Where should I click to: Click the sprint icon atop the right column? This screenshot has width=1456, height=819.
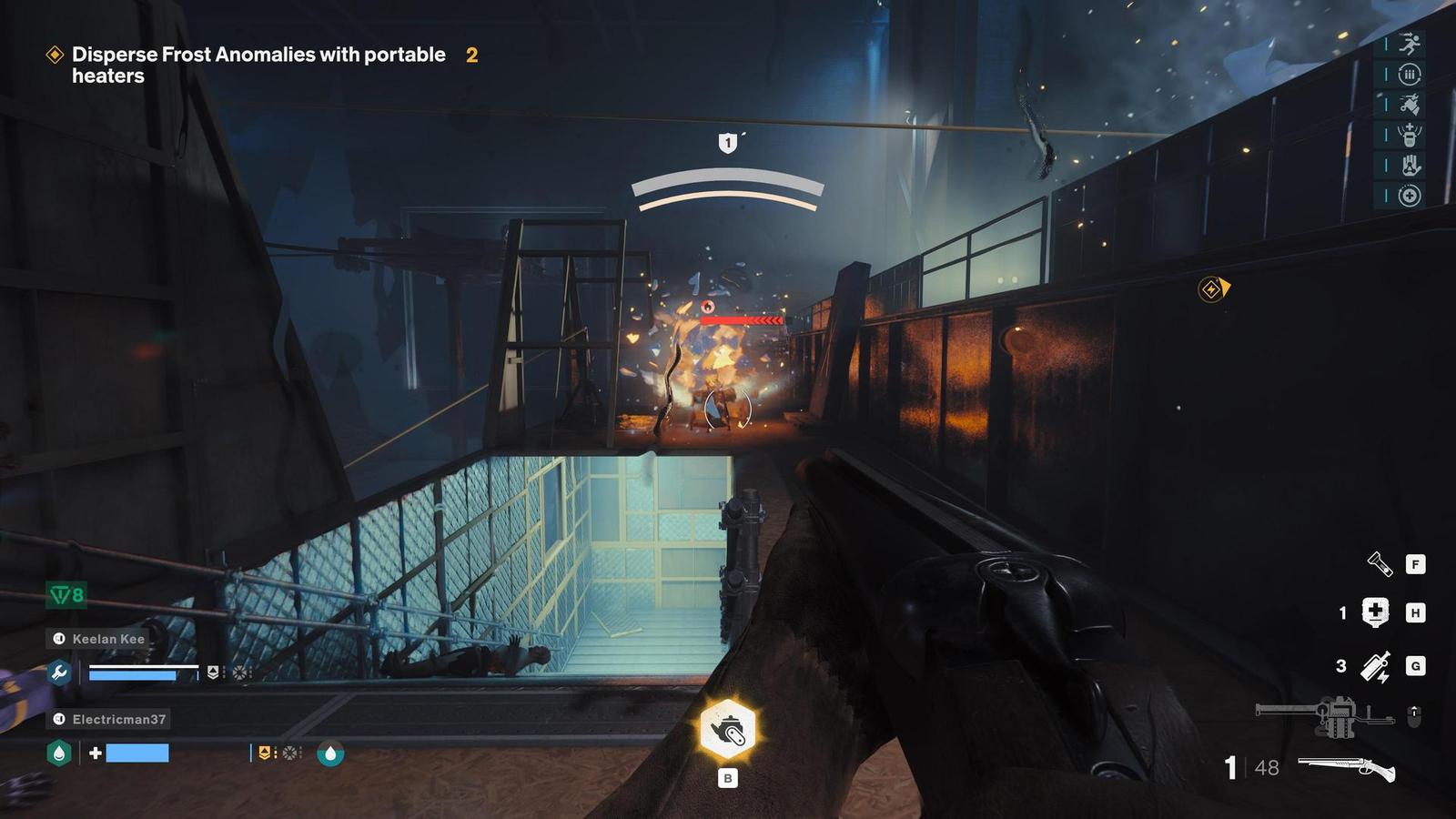click(1410, 44)
